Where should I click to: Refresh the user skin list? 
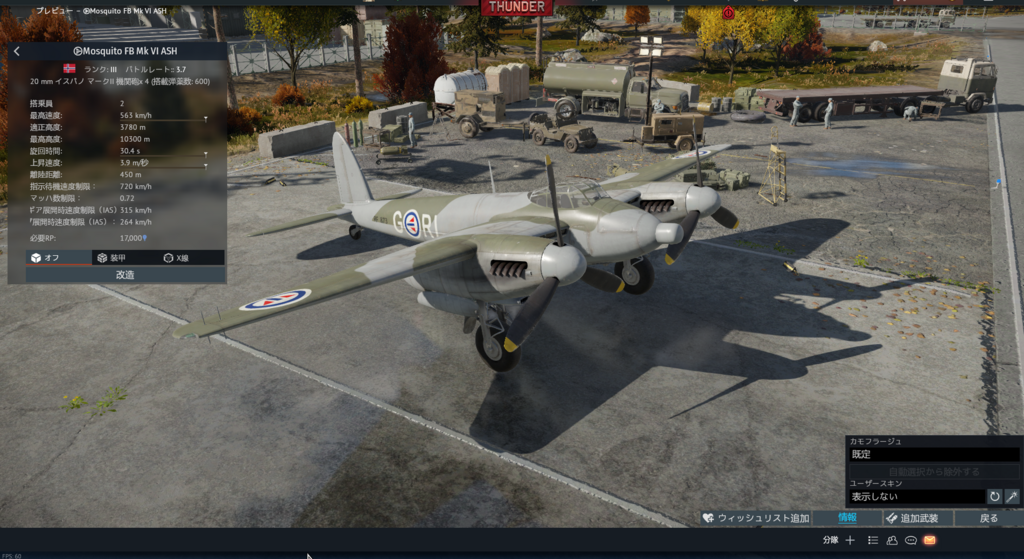tap(995, 496)
